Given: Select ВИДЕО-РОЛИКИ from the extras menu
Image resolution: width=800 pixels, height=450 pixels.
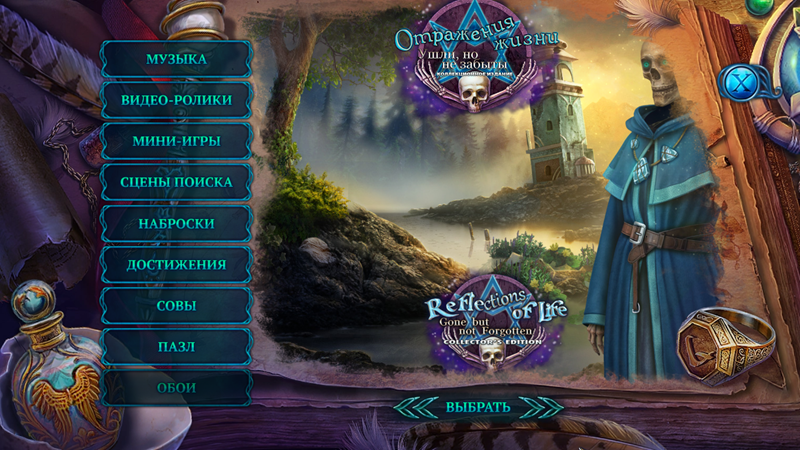Looking at the screenshot, I should tap(176, 100).
